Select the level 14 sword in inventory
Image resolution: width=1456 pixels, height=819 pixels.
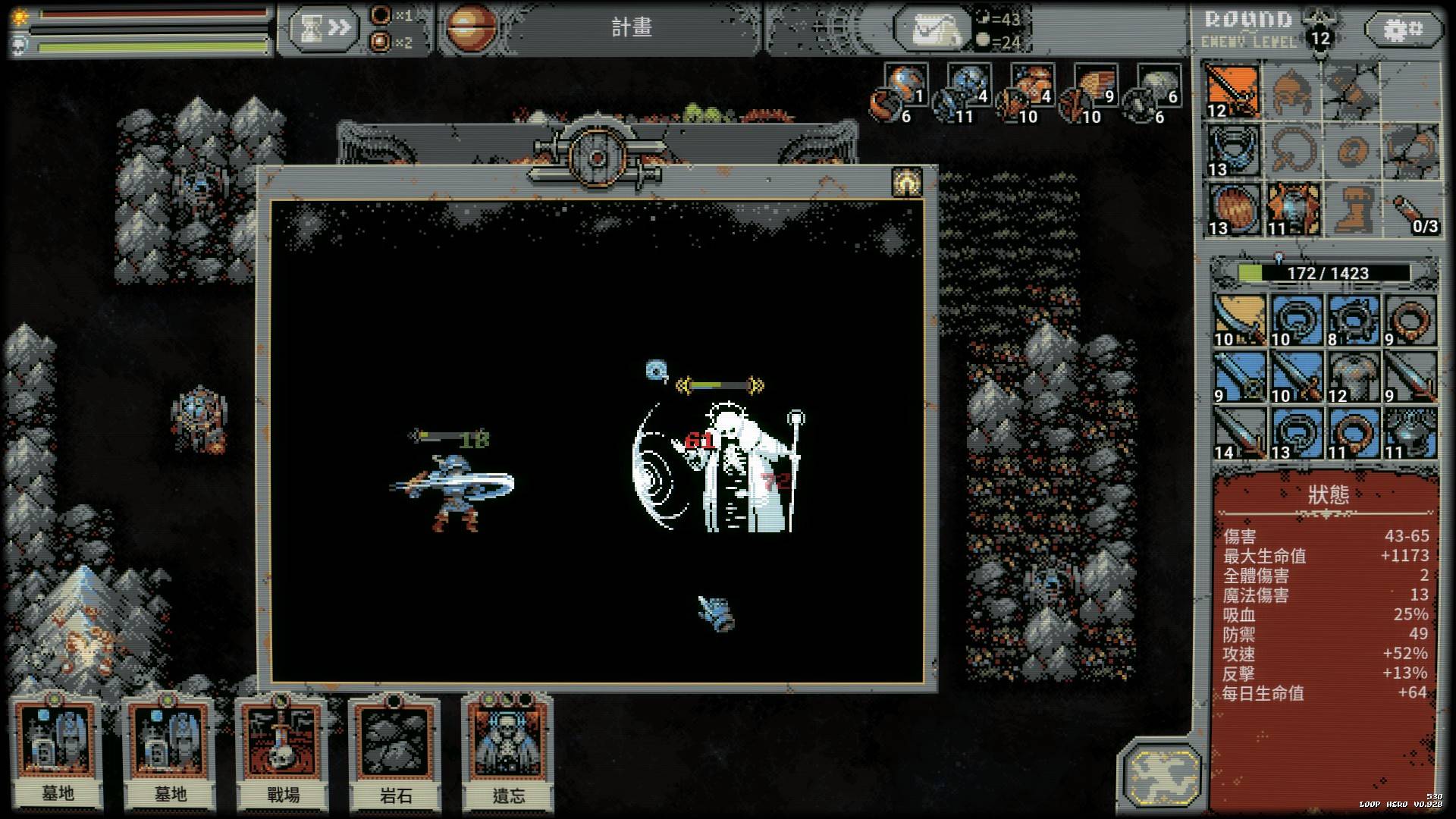[x=1239, y=433]
